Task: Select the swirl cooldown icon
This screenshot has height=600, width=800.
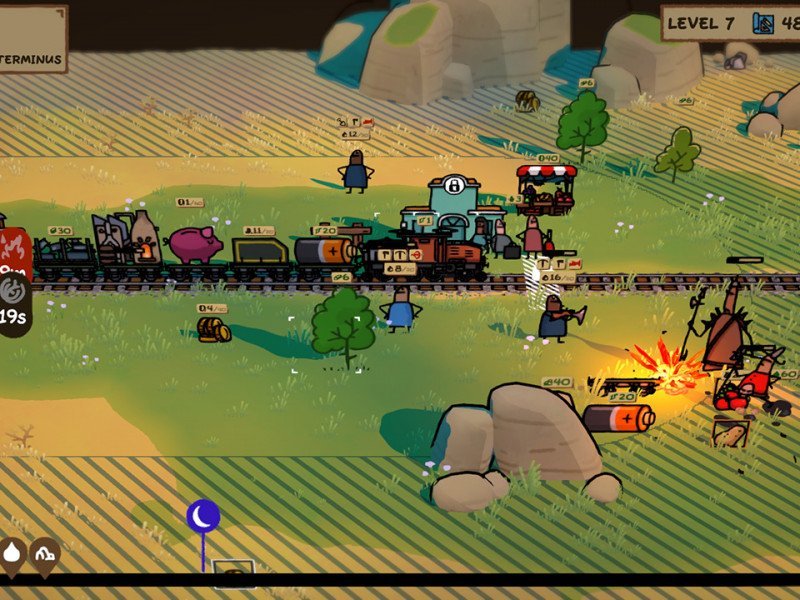Action: click(13, 291)
